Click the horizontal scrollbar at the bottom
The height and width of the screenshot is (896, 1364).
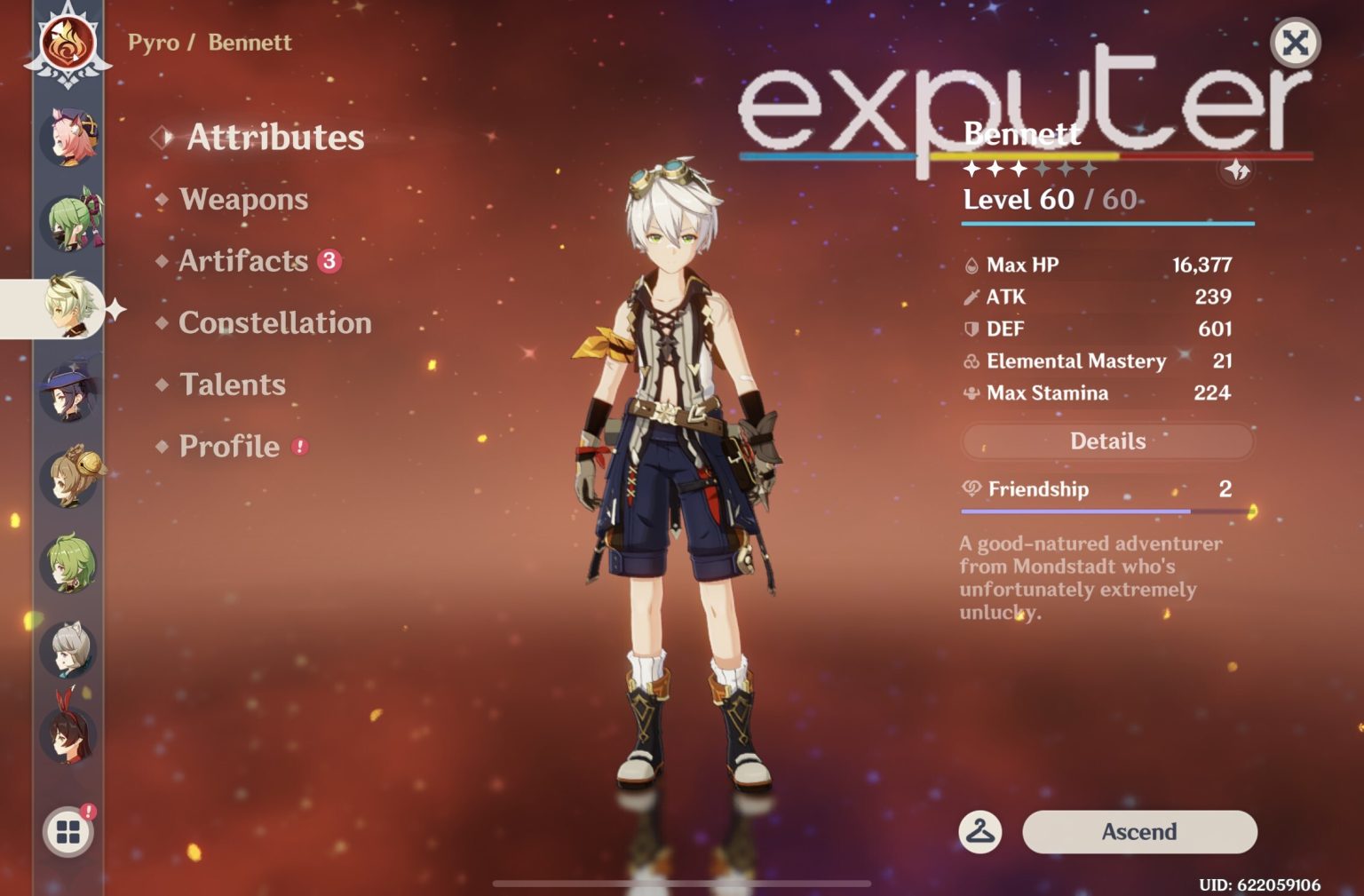682,884
